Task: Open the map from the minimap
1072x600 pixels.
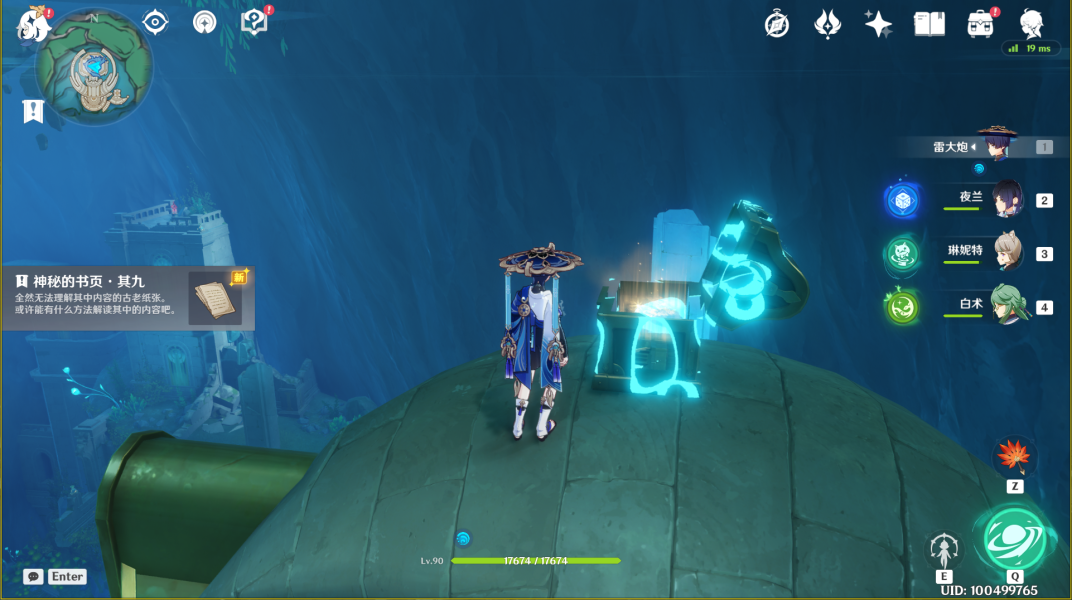Action: tap(94, 70)
